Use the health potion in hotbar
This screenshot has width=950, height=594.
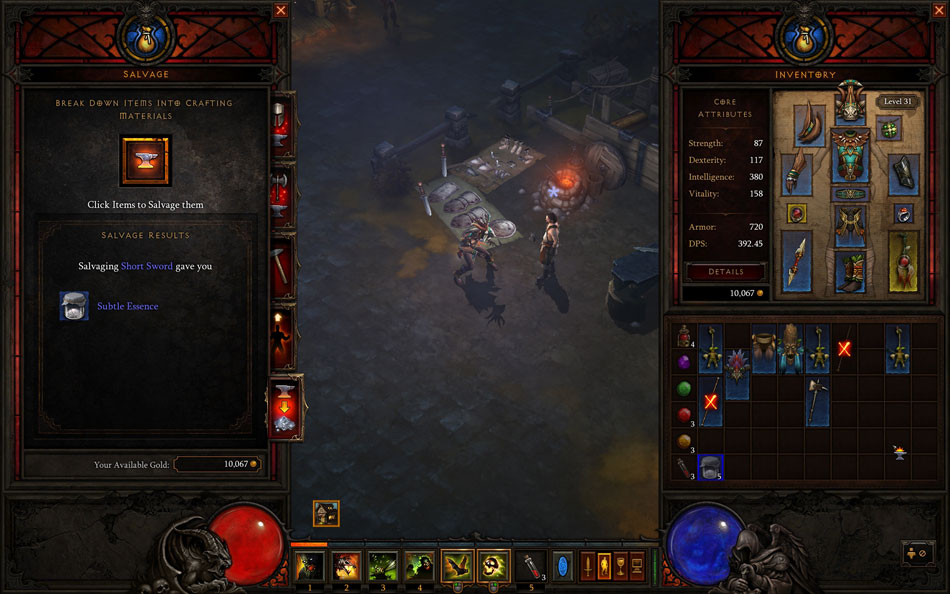click(x=529, y=566)
